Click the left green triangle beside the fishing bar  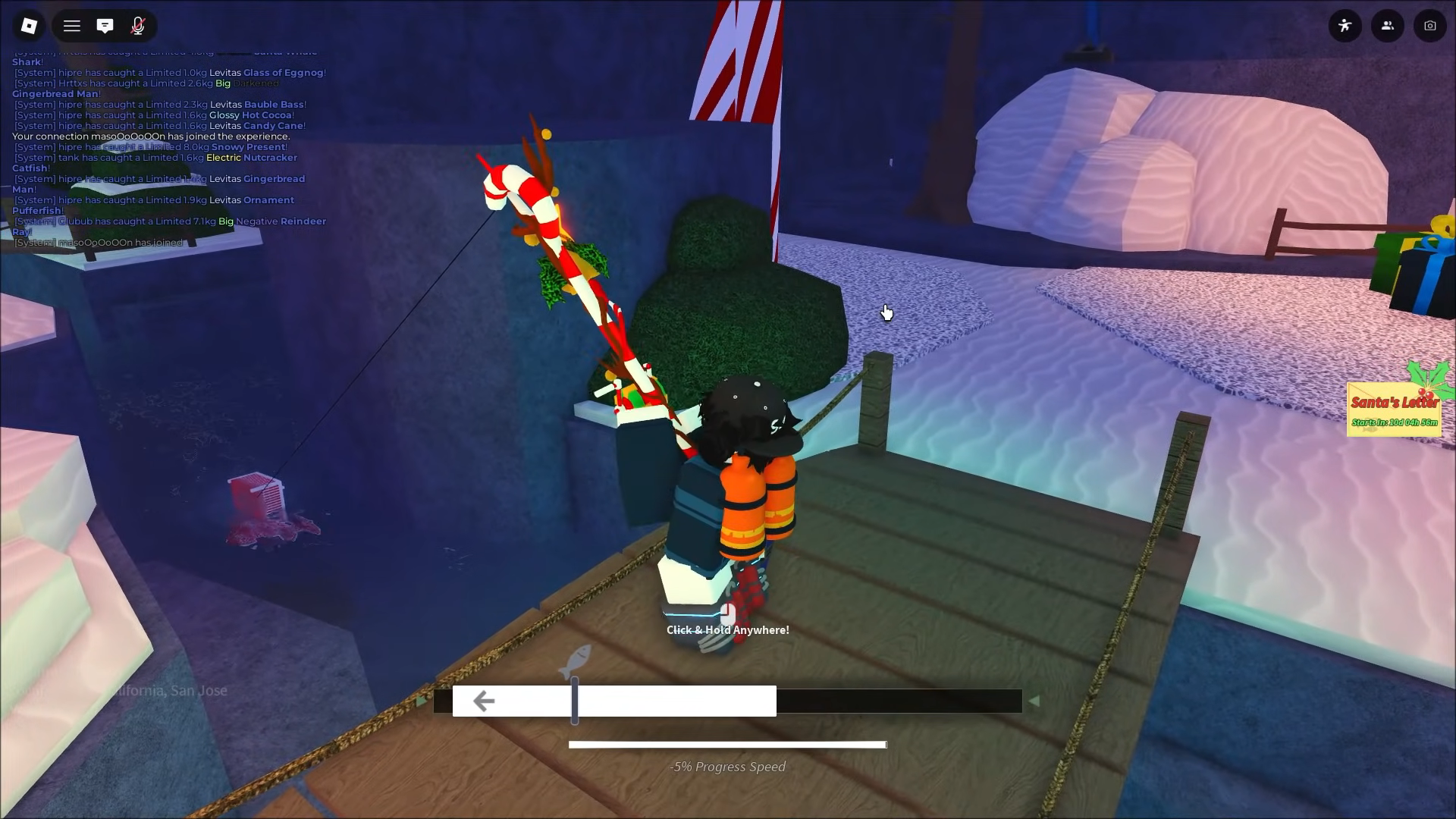point(422,701)
